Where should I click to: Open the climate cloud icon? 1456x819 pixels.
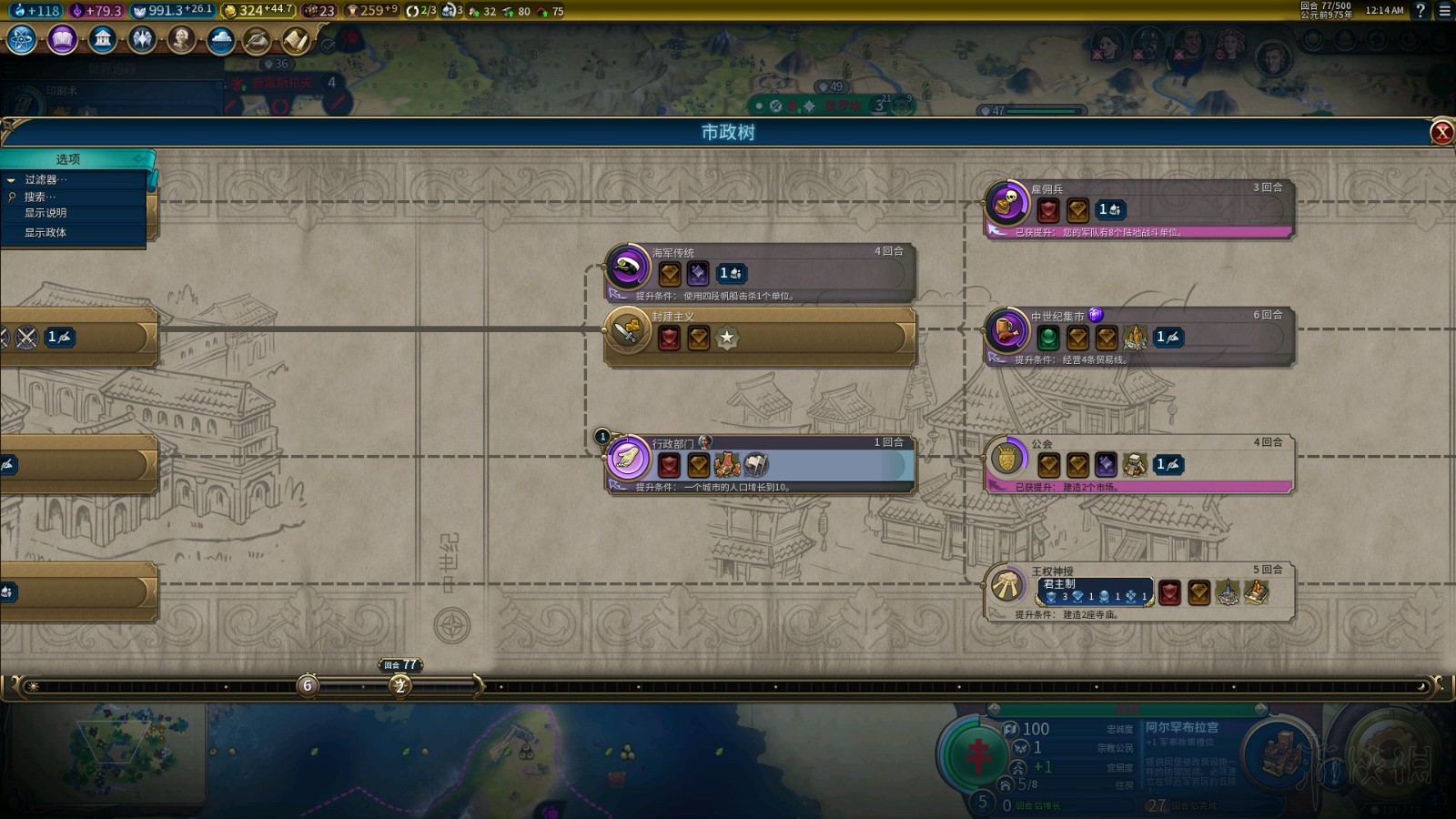click(220, 40)
